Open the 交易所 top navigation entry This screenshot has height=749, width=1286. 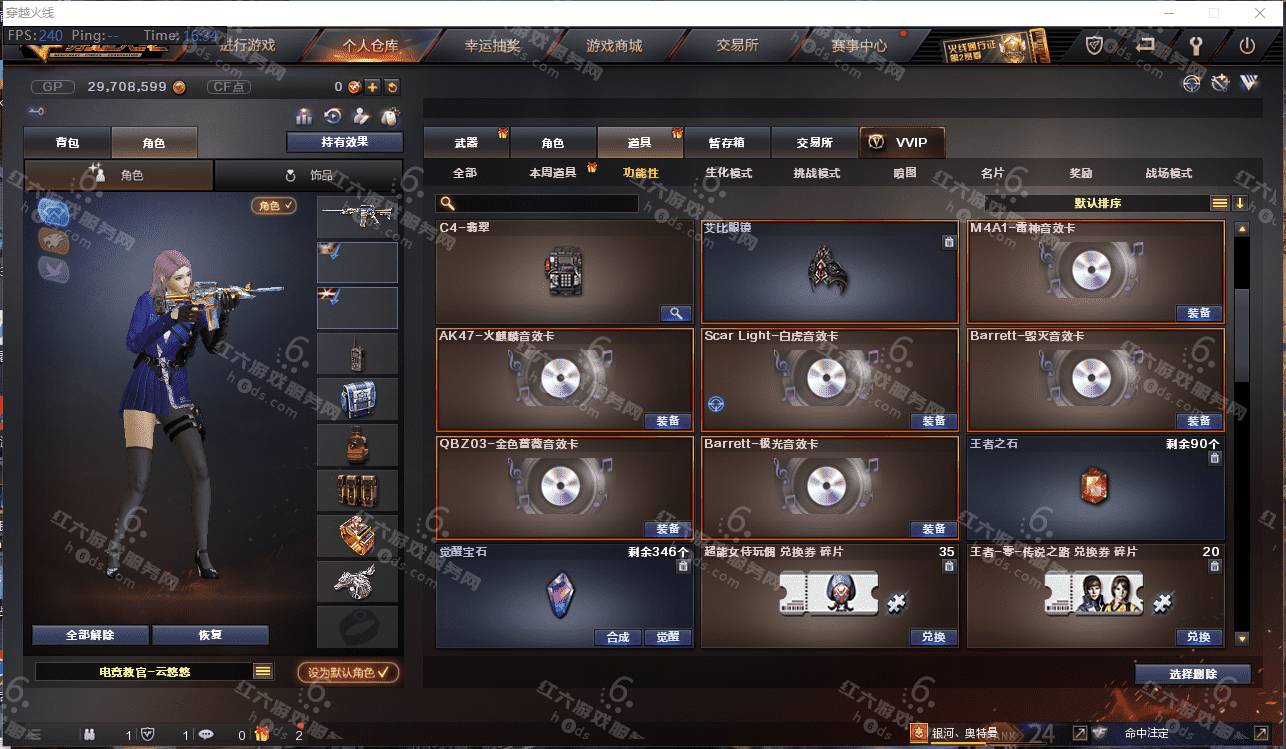tap(737, 46)
